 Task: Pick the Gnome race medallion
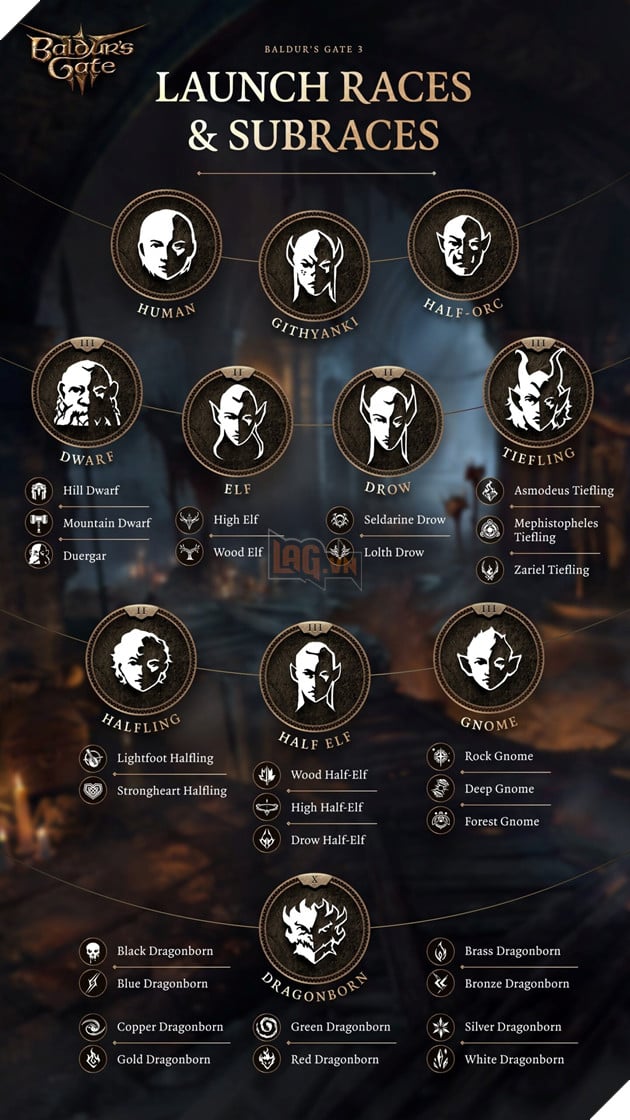(x=488, y=661)
